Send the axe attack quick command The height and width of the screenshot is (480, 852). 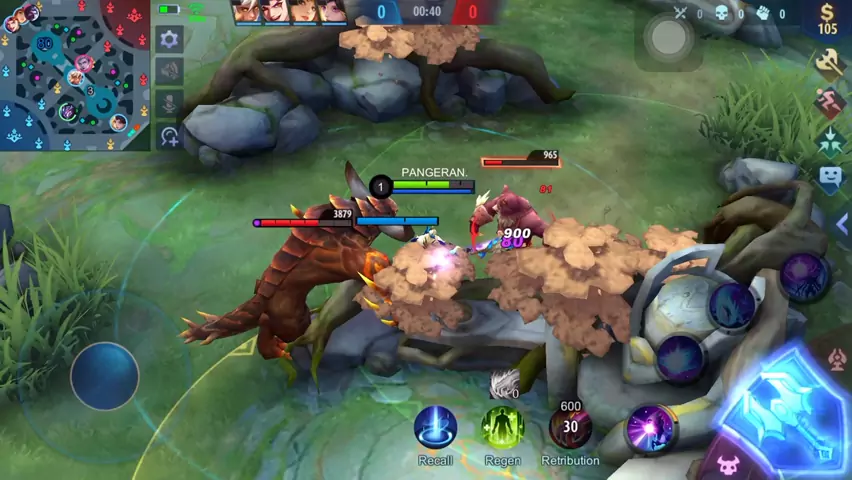click(x=829, y=63)
